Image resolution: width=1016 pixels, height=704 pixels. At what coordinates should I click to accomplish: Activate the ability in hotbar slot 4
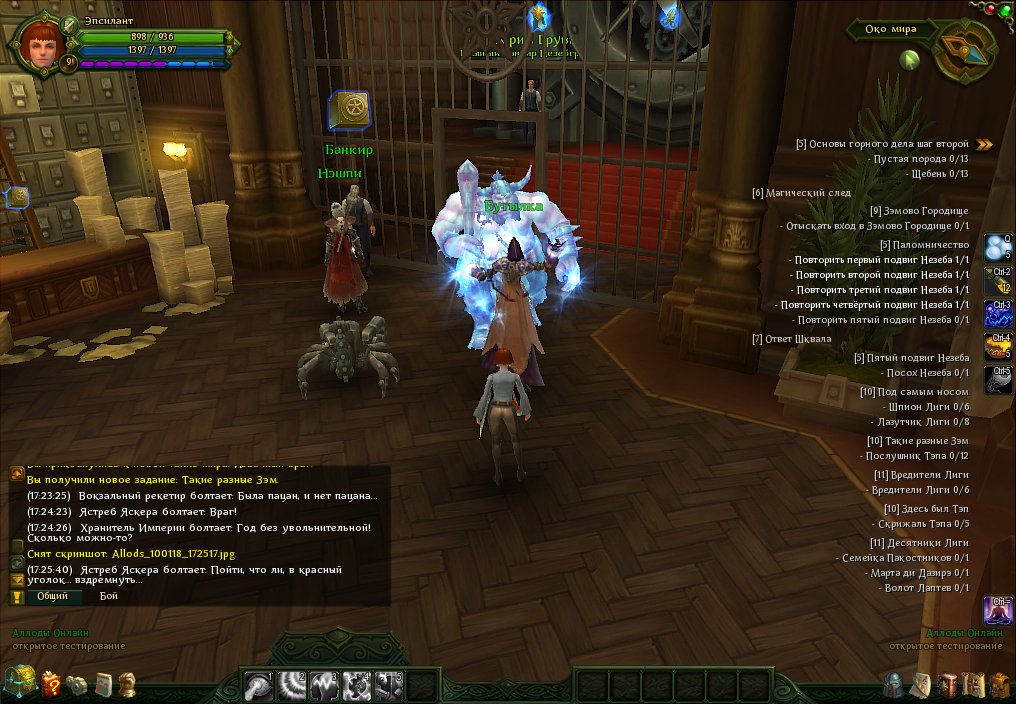pyautogui.click(x=357, y=685)
